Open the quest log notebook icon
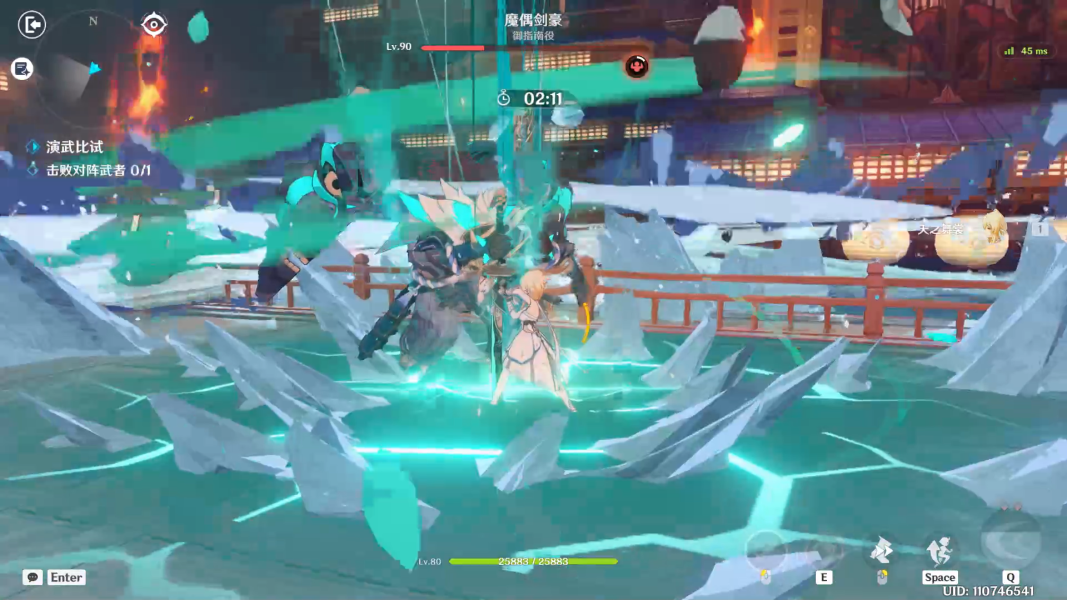Screen dimensions: 1067x600 22,68
